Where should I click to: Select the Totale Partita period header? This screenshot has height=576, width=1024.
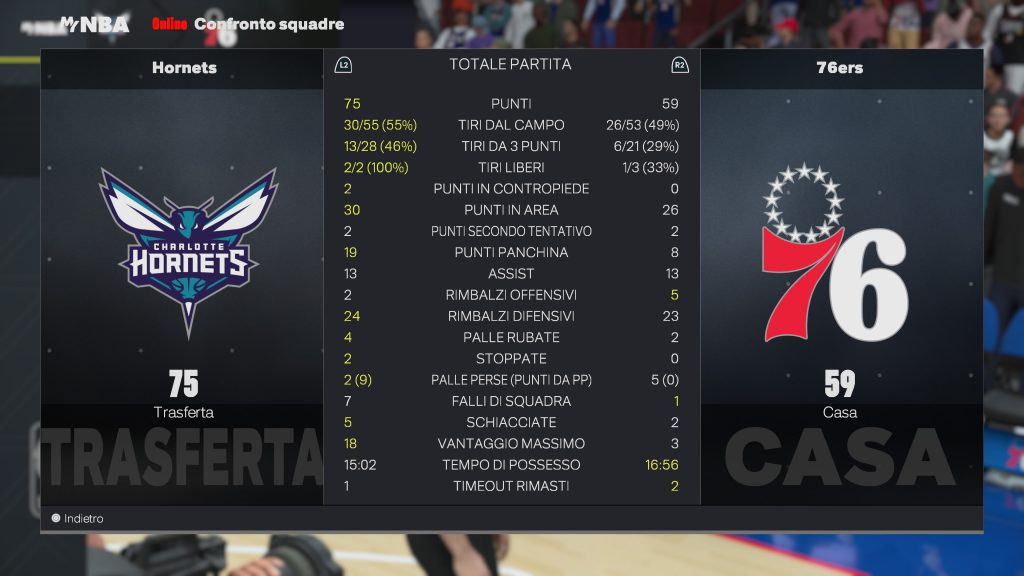[510, 65]
